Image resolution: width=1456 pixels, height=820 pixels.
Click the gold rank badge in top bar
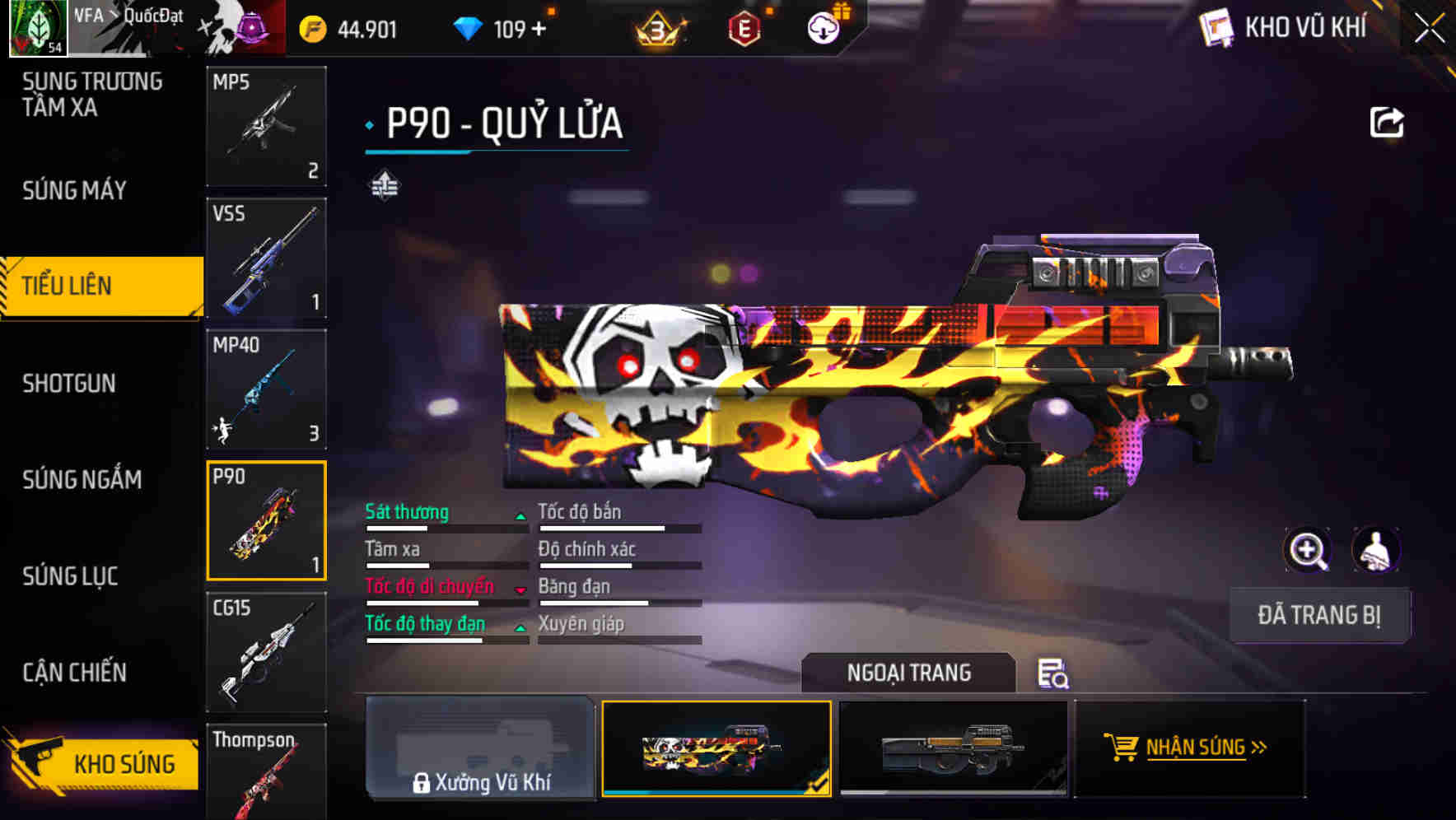click(x=657, y=27)
